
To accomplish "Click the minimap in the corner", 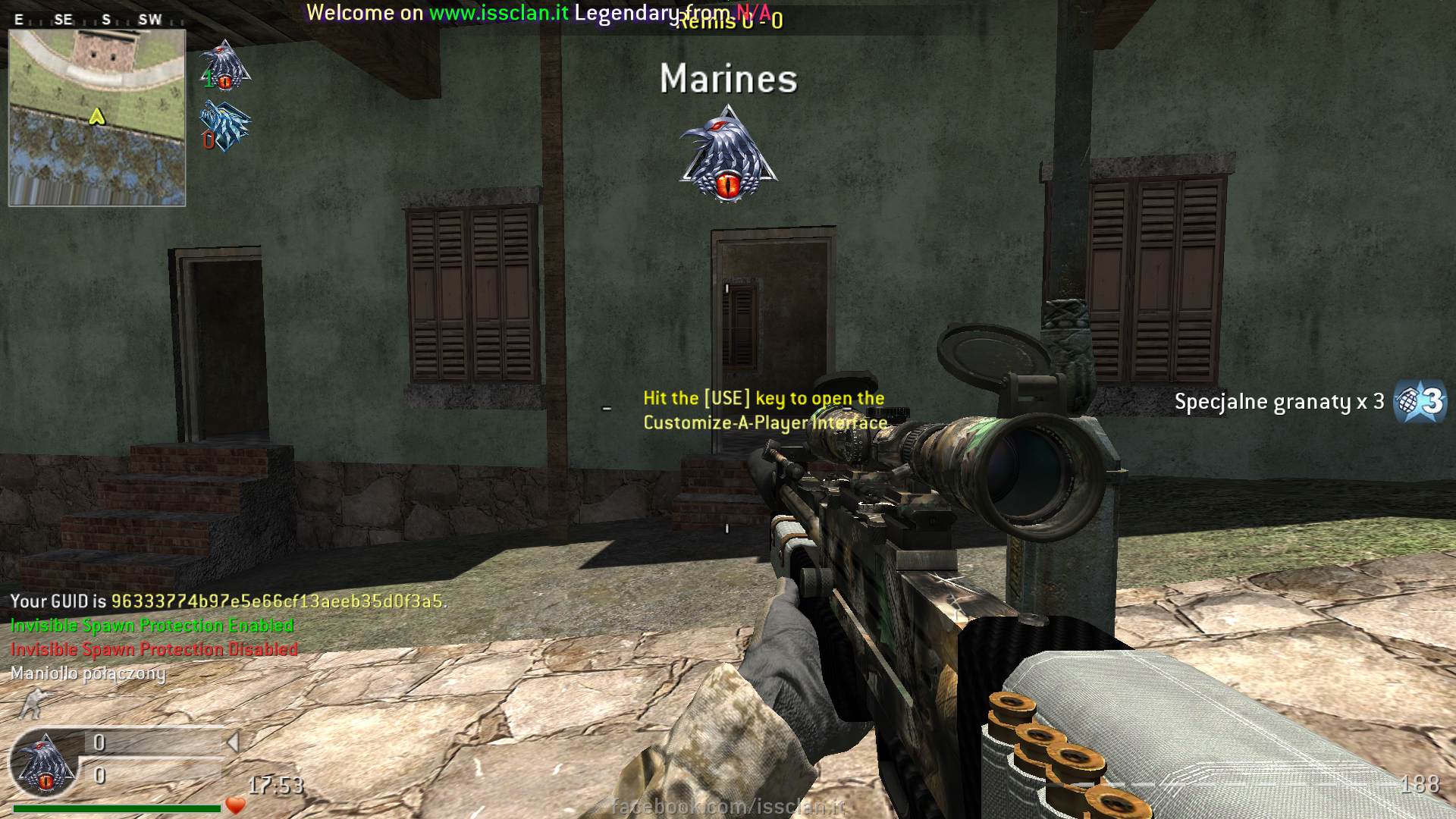I will (97, 118).
